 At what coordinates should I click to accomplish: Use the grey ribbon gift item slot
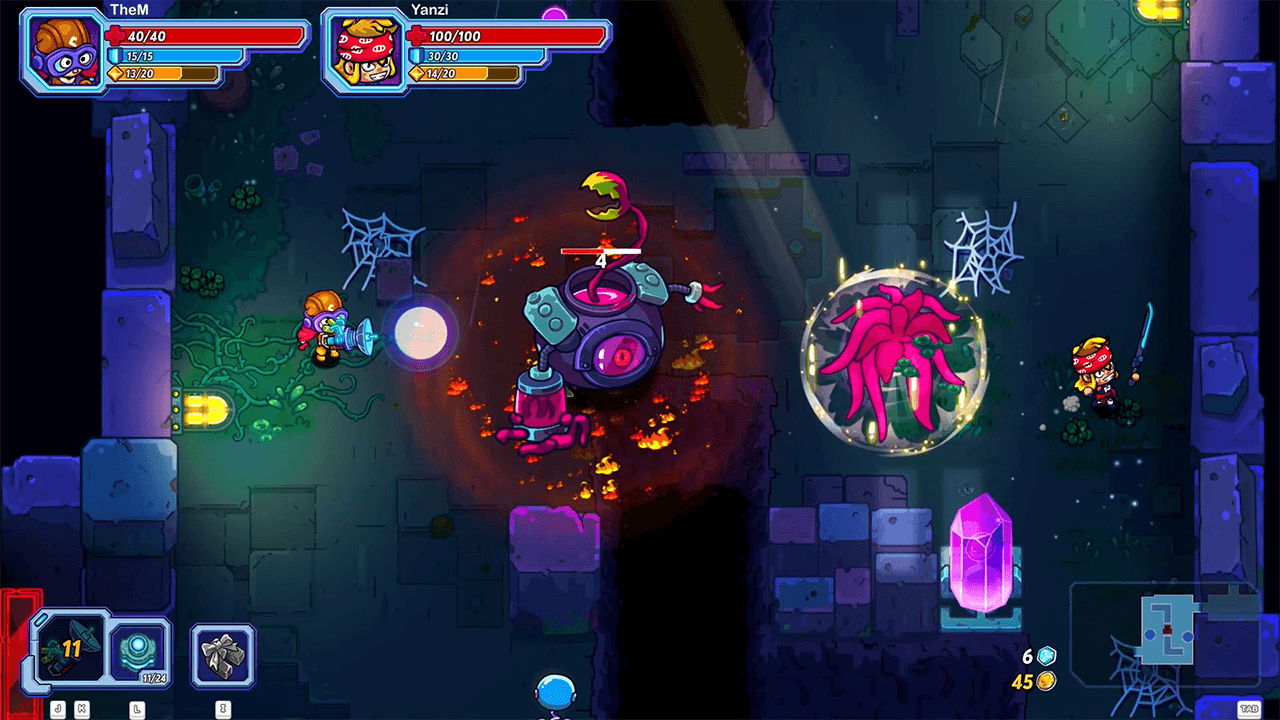tap(223, 655)
